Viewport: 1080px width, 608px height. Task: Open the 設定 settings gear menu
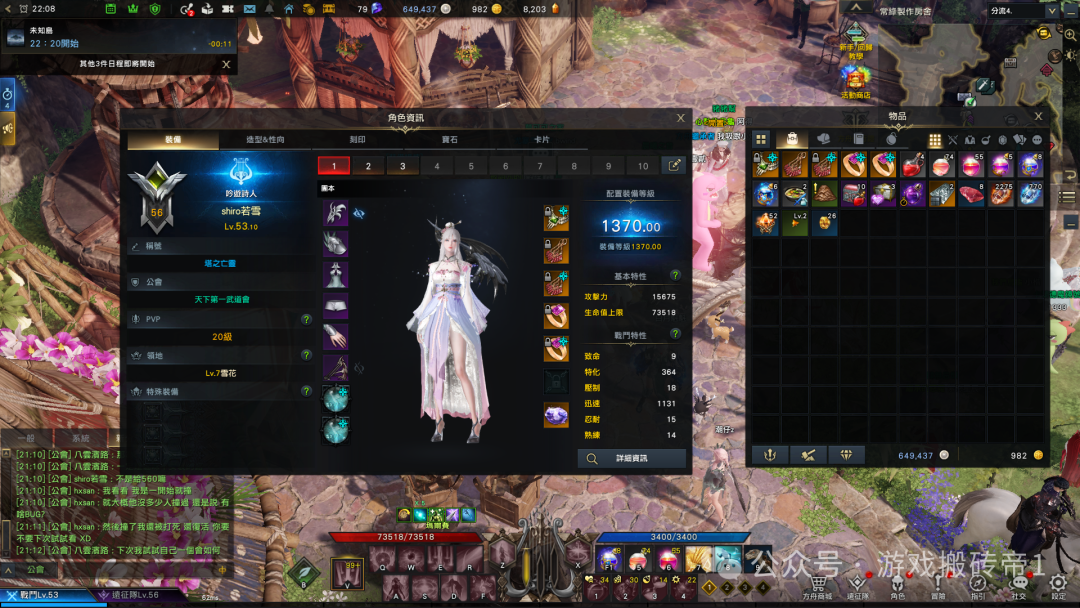click(1059, 585)
